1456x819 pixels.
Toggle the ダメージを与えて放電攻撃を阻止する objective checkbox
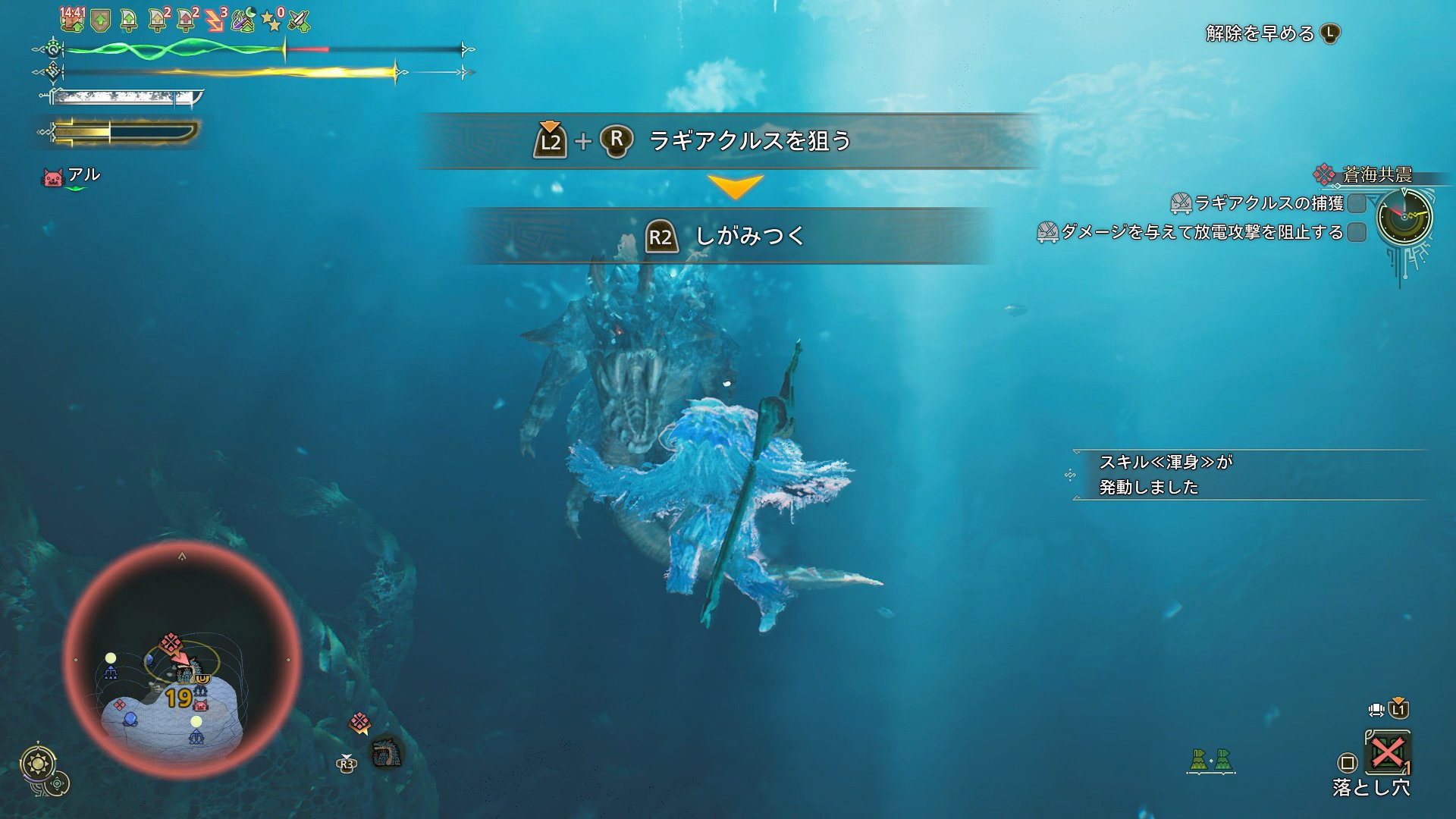1357,232
